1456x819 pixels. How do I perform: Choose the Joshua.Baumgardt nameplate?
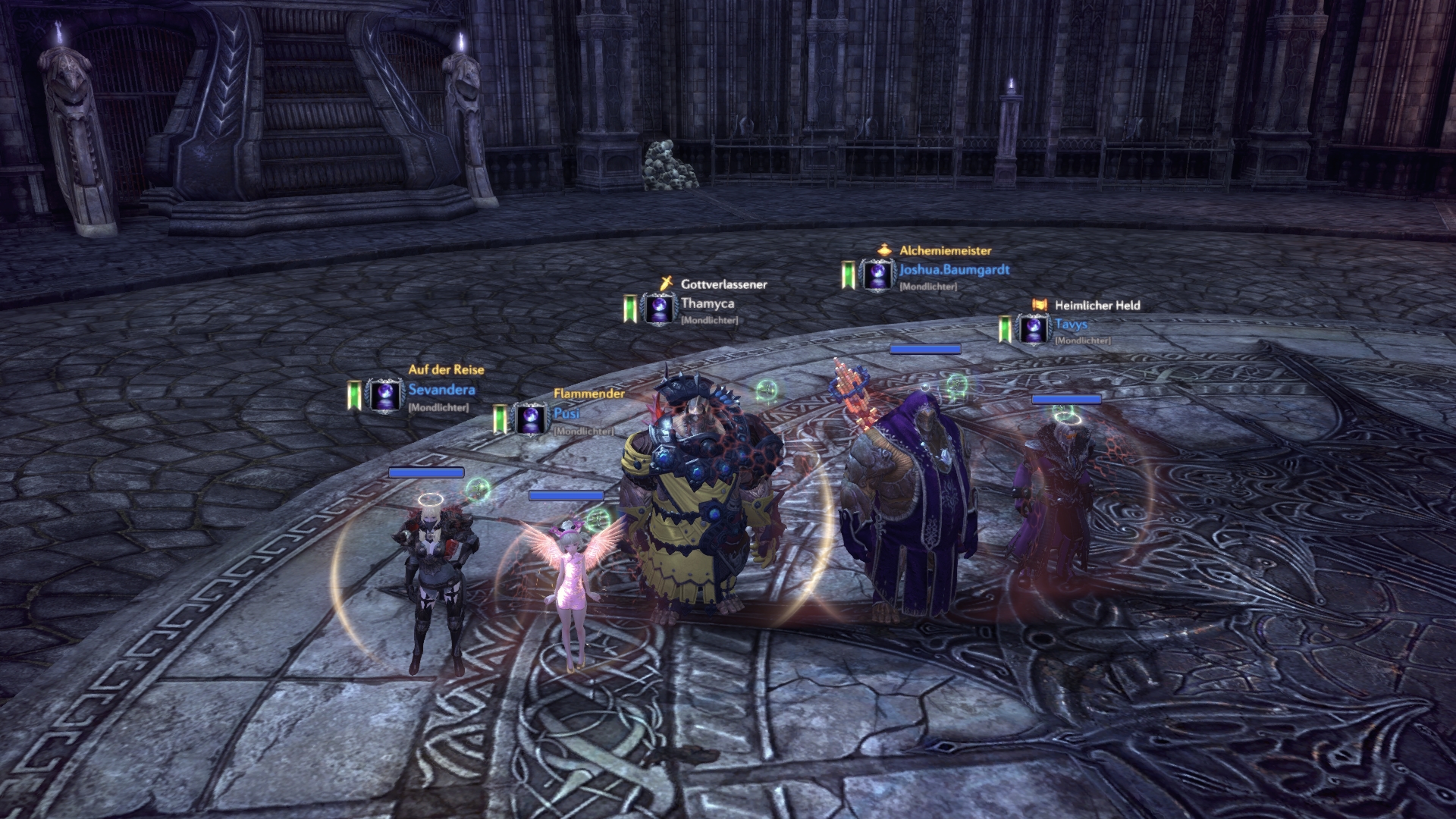point(953,270)
